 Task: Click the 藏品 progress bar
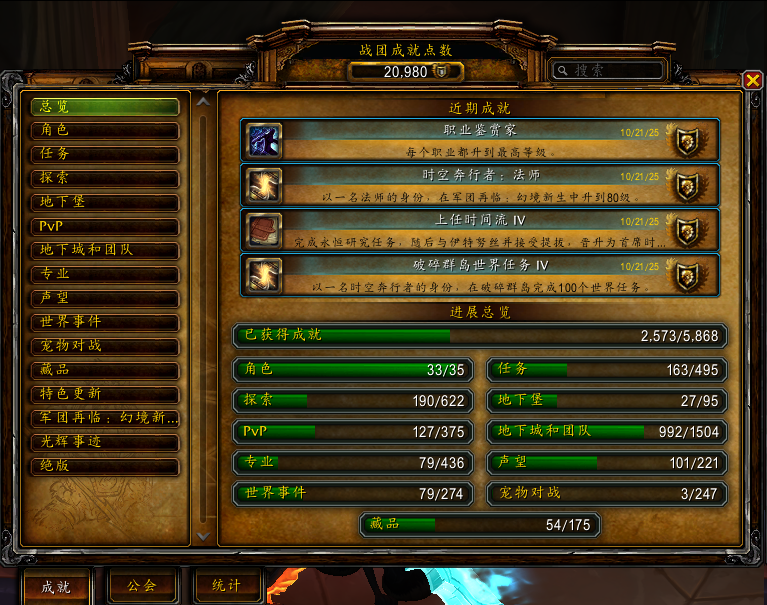tap(480, 524)
